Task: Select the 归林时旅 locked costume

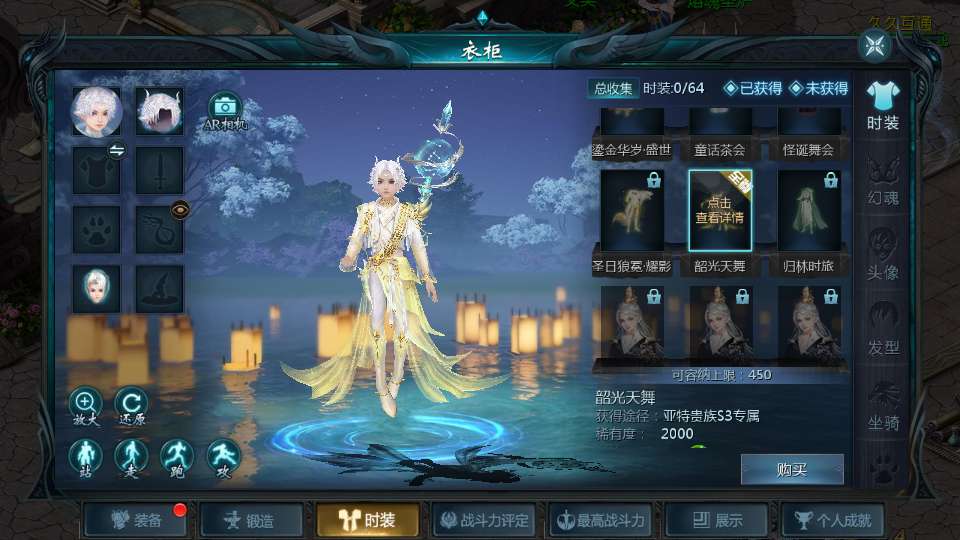Action: [809, 211]
